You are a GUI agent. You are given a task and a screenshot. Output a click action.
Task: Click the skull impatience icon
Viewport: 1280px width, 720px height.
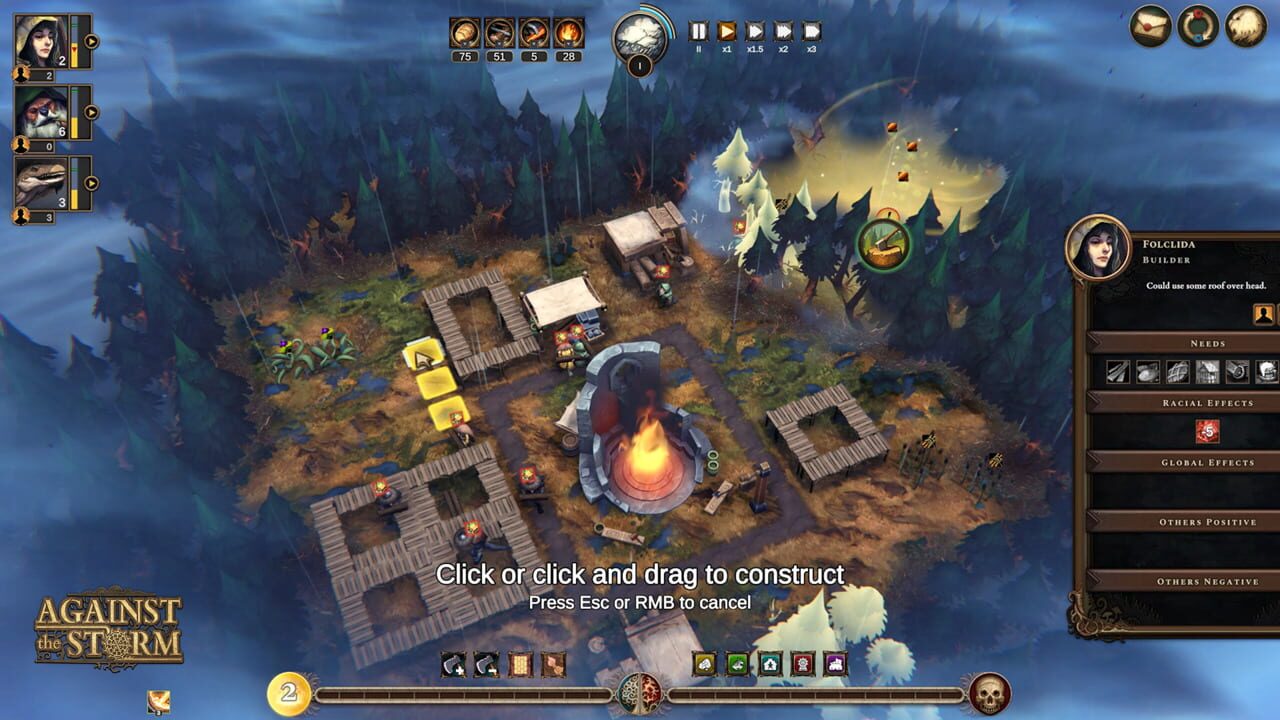[x=988, y=694]
